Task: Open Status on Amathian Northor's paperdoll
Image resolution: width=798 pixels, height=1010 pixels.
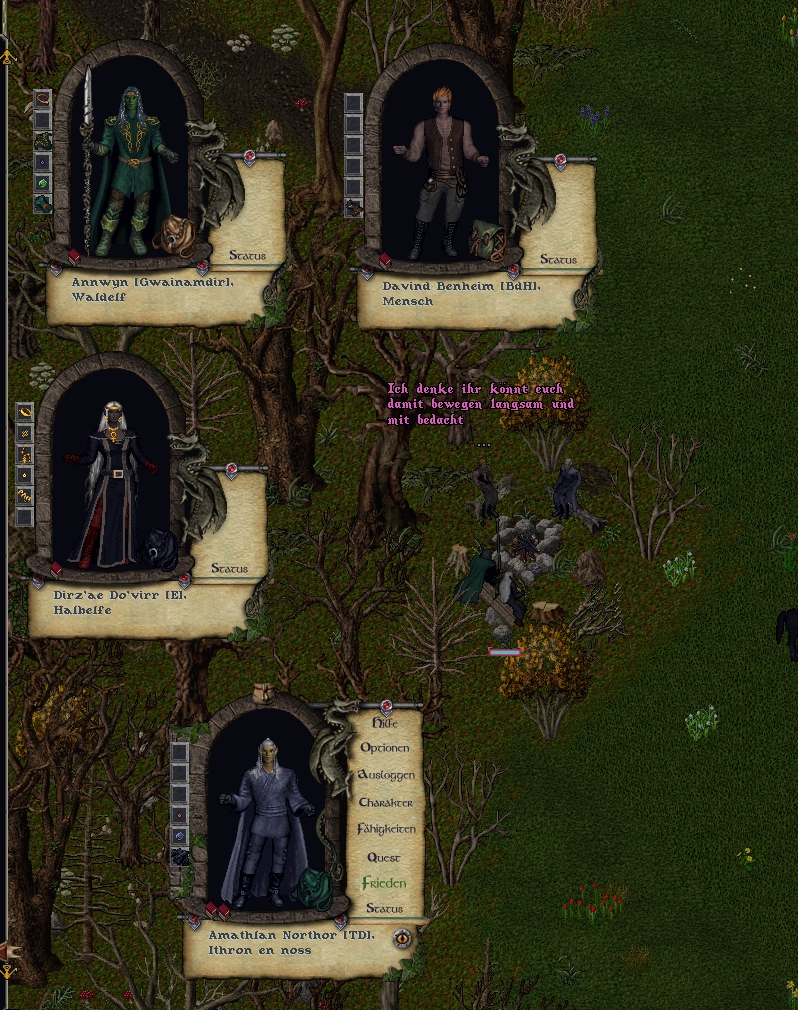Action: click(x=384, y=909)
